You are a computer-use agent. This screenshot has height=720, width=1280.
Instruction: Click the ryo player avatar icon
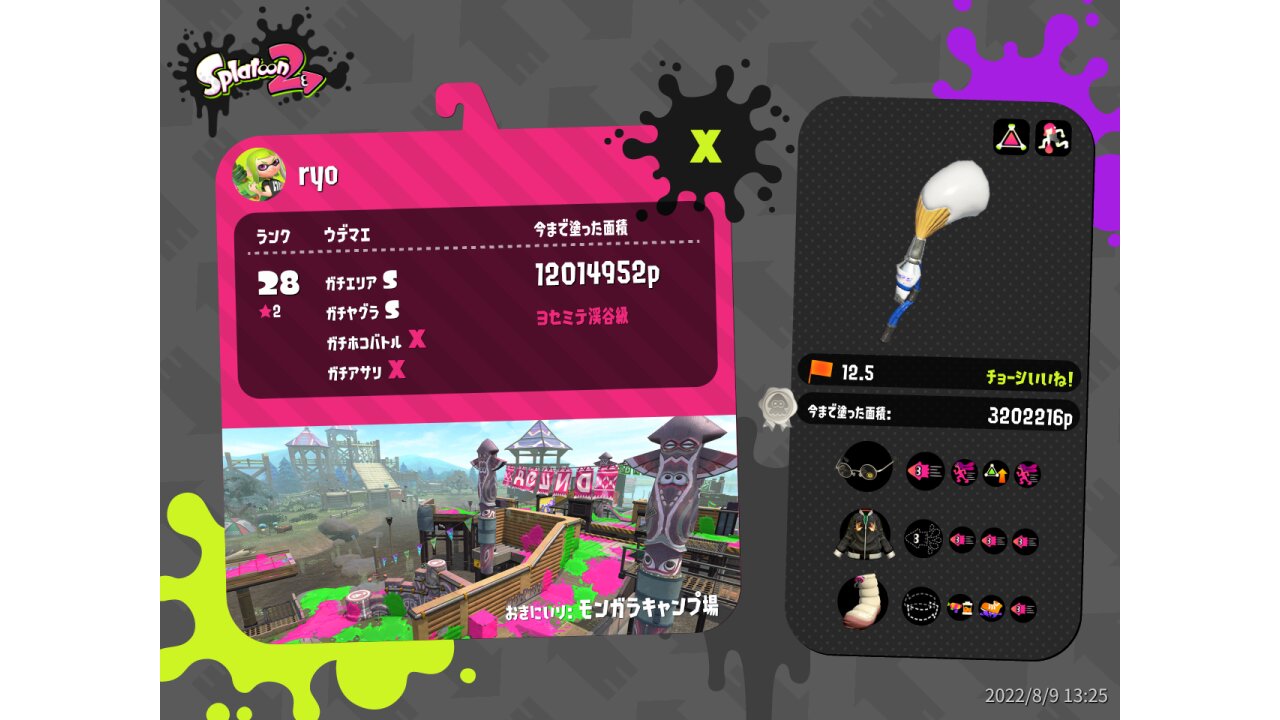[x=259, y=174]
